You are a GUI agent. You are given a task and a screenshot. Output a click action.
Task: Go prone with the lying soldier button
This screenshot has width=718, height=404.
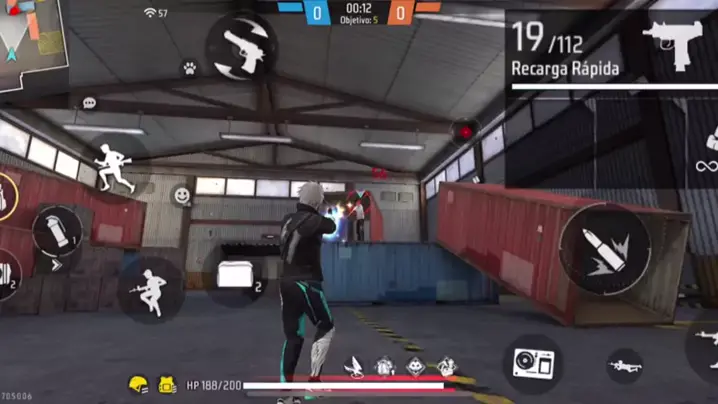(x=625, y=366)
